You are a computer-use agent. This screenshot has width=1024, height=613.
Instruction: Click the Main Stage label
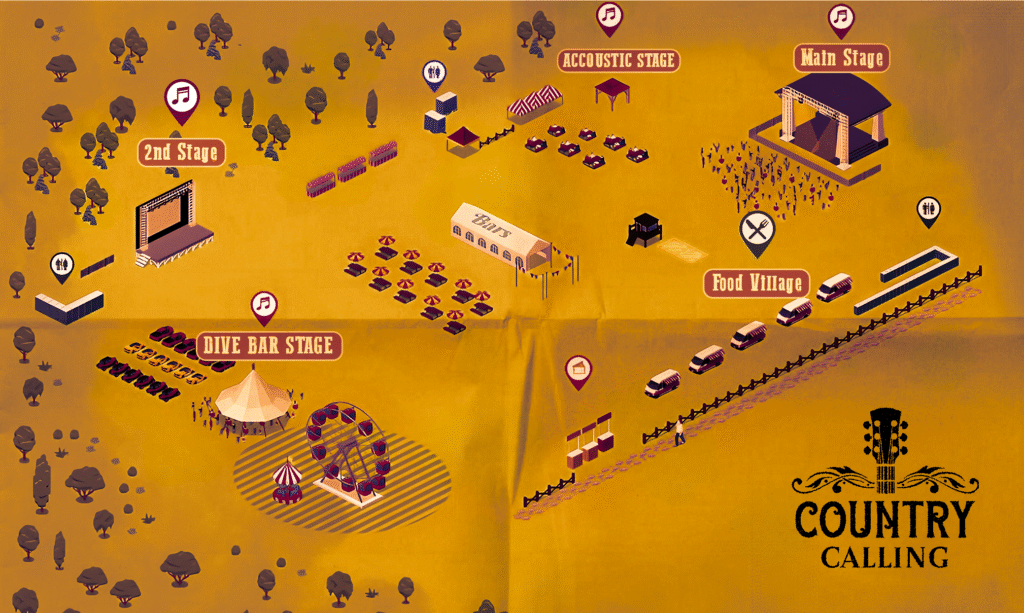[x=841, y=58]
